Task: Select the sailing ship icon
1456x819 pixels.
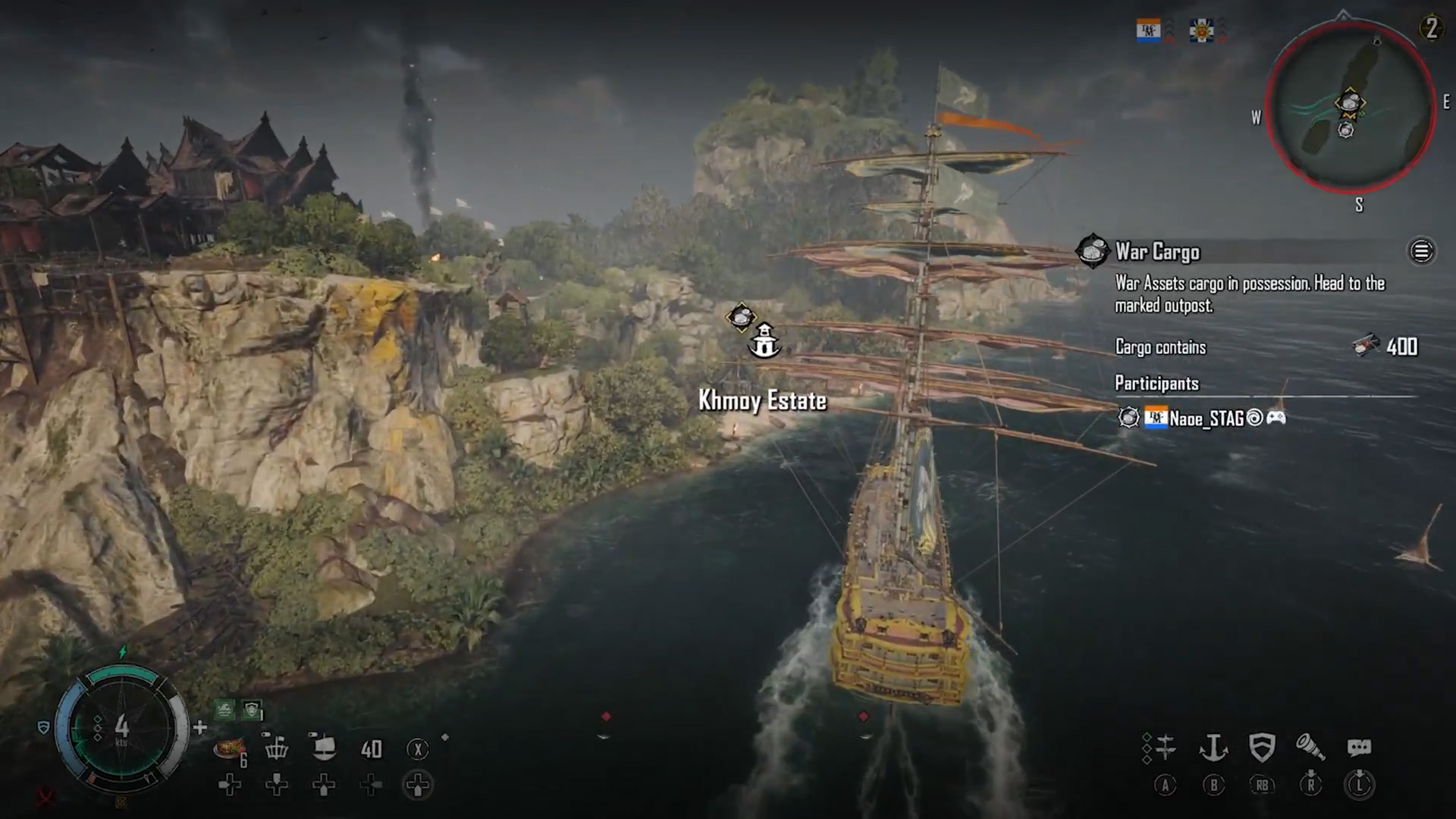Action: click(324, 748)
